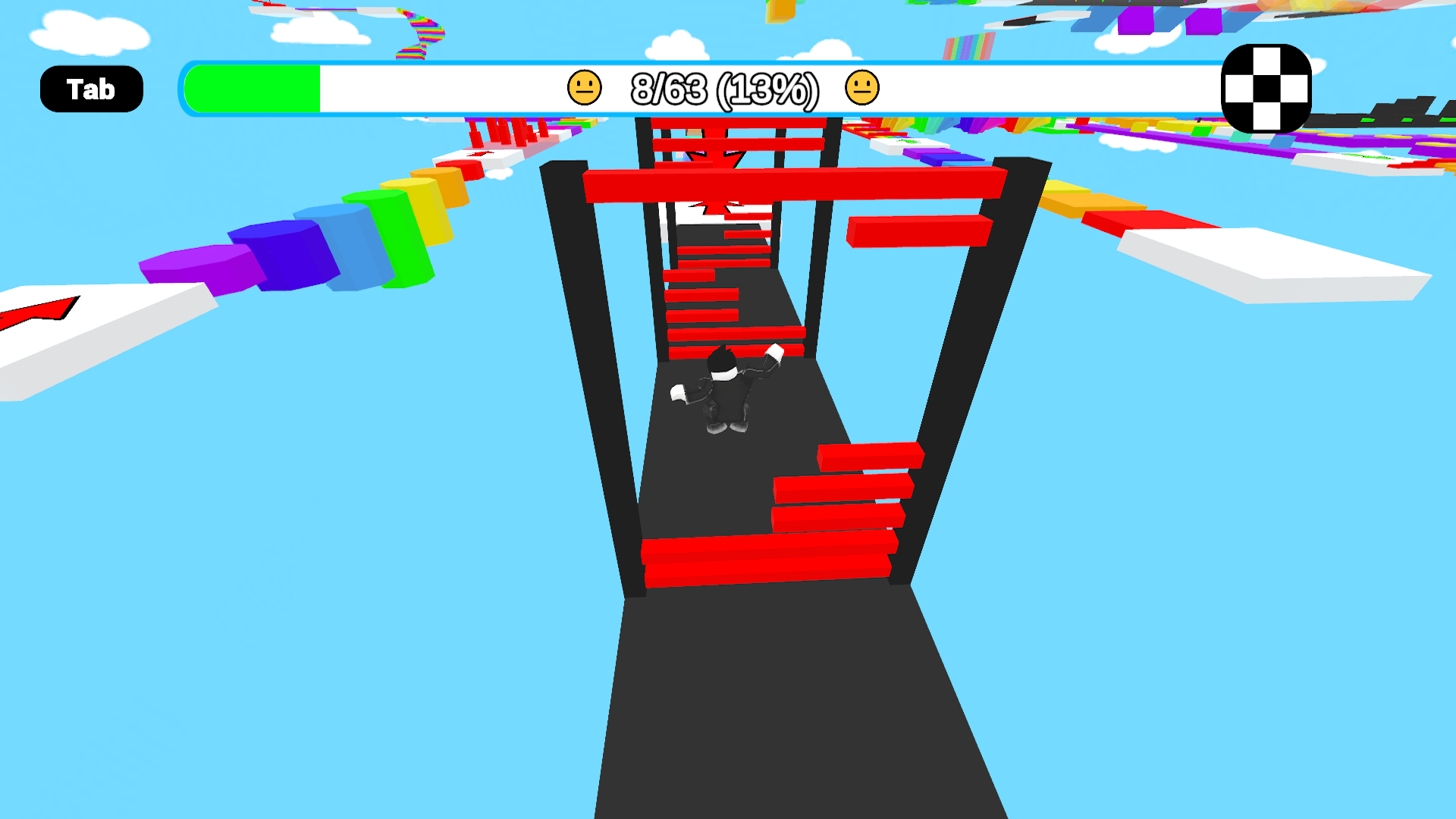Select the player character avatar
Image resolution: width=1456 pixels, height=819 pixels.
pos(724,391)
